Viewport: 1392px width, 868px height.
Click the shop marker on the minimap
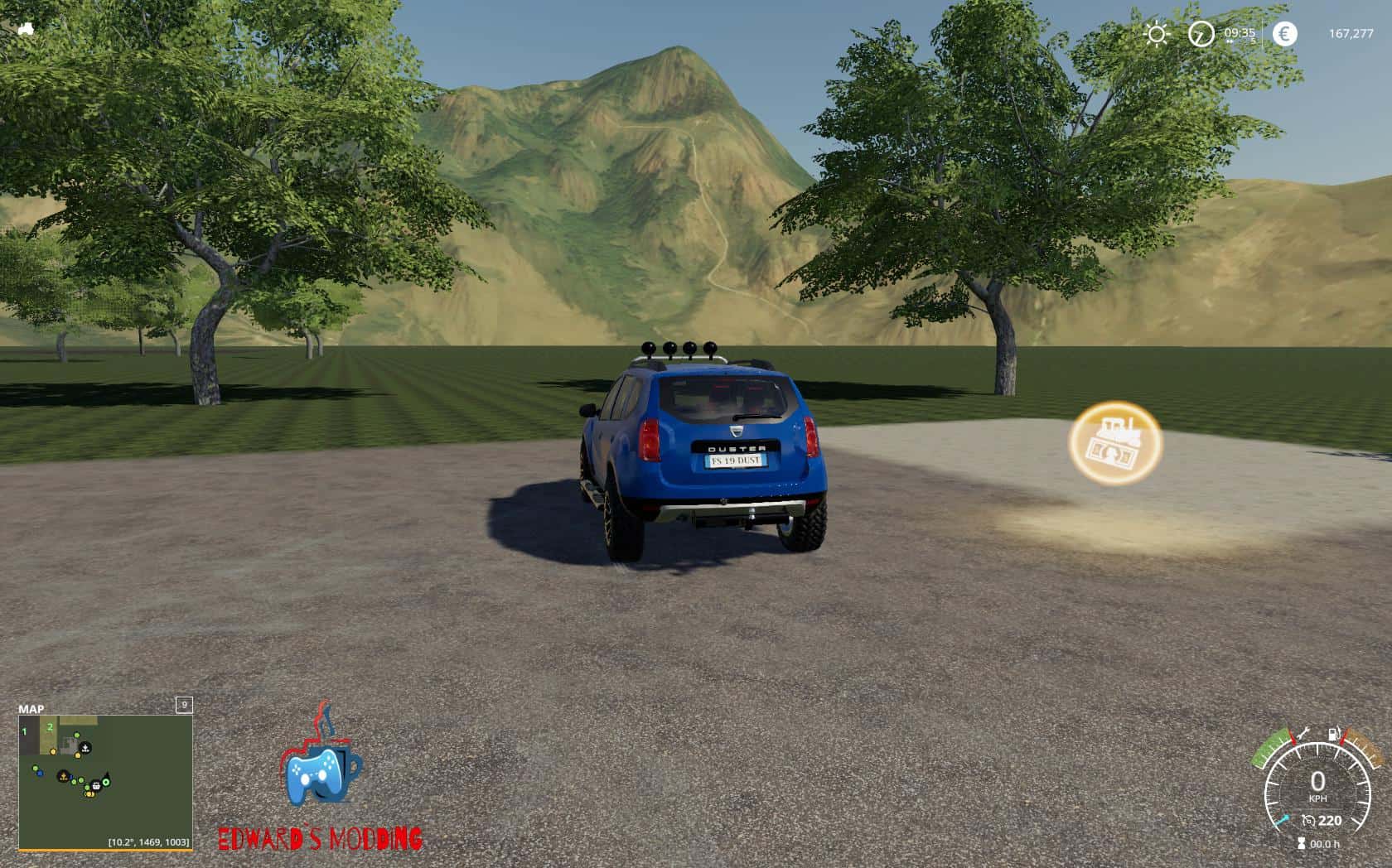96,786
